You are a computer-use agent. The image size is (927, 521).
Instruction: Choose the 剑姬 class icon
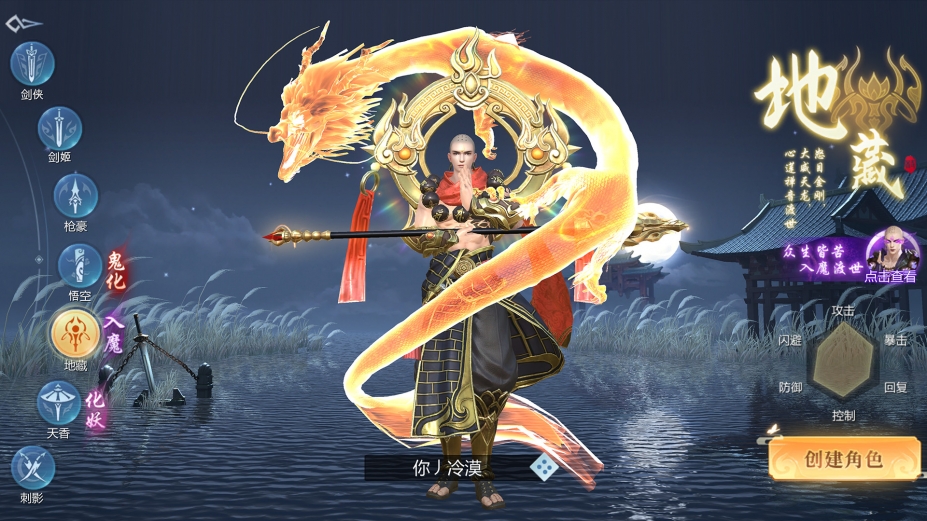coord(60,129)
